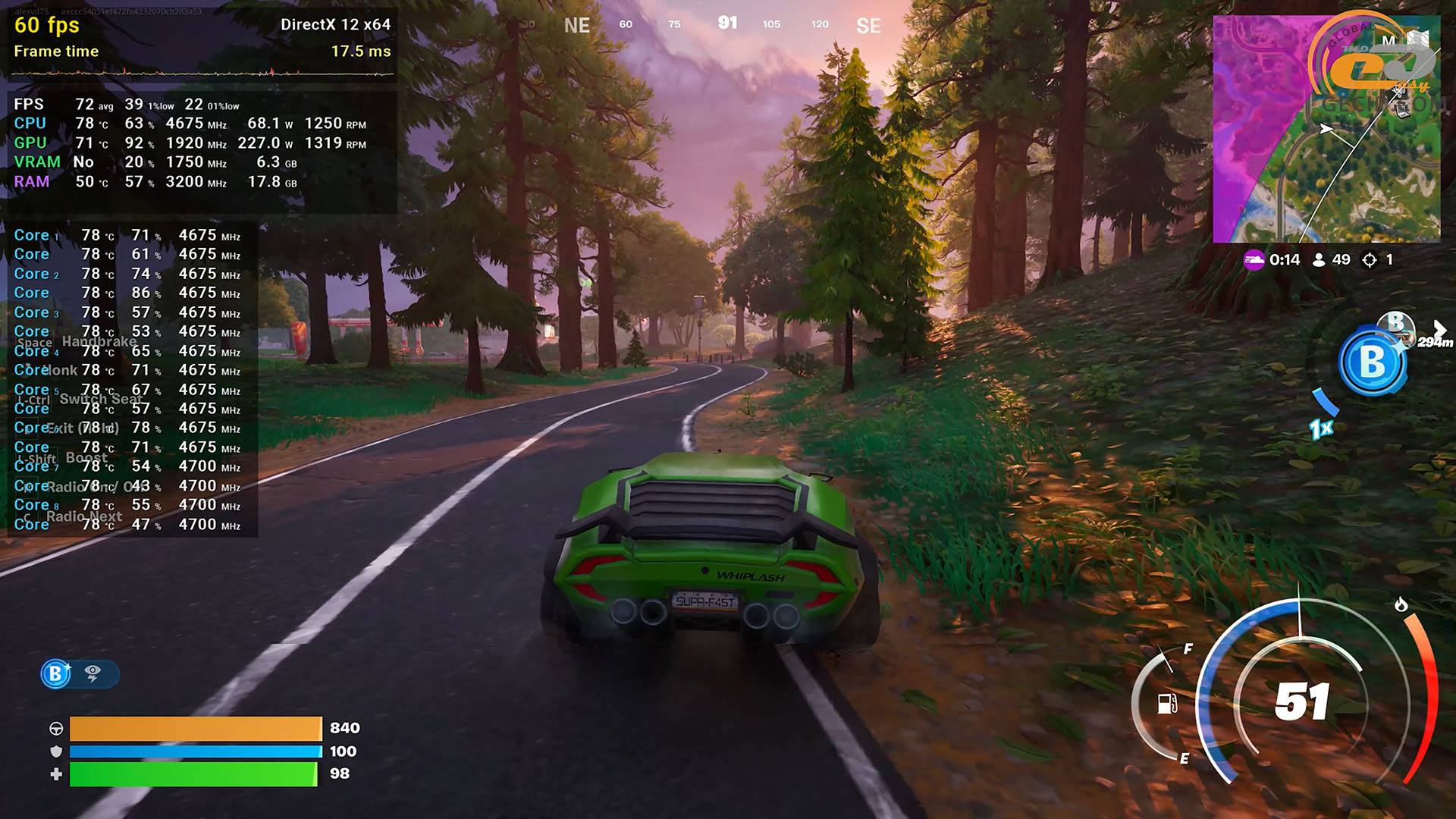1456x819 pixels.
Task: Click the fuel pump icon on the gauge
Action: click(x=1167, y=703)
